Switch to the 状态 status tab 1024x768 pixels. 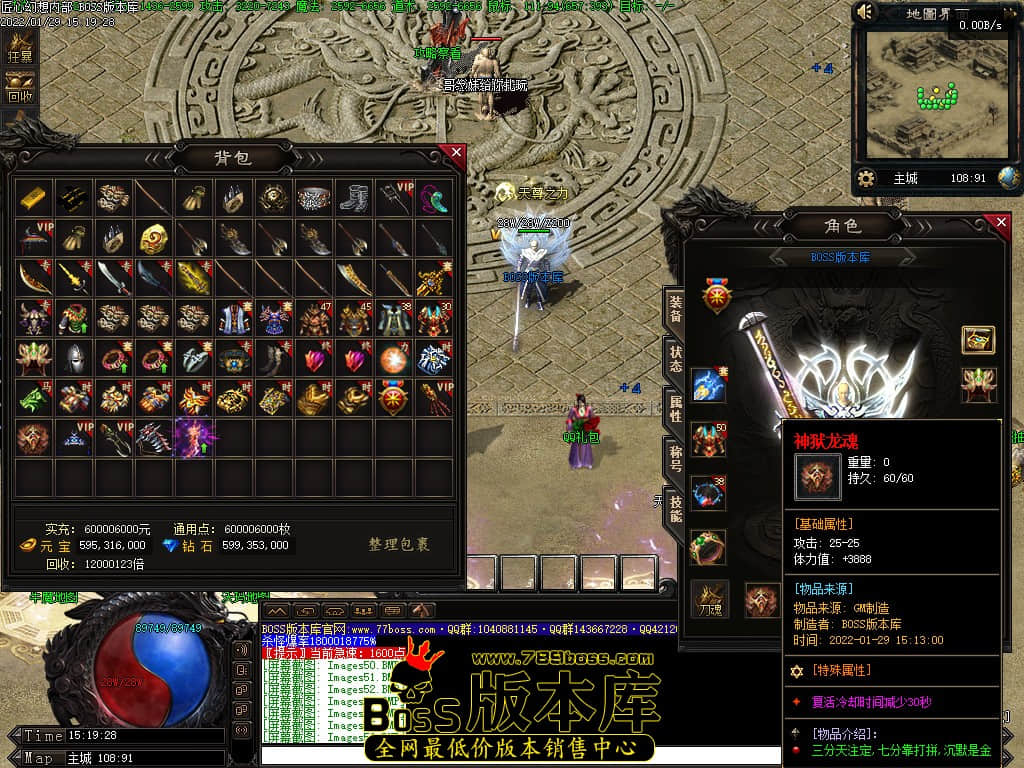(x=675, y=359)
